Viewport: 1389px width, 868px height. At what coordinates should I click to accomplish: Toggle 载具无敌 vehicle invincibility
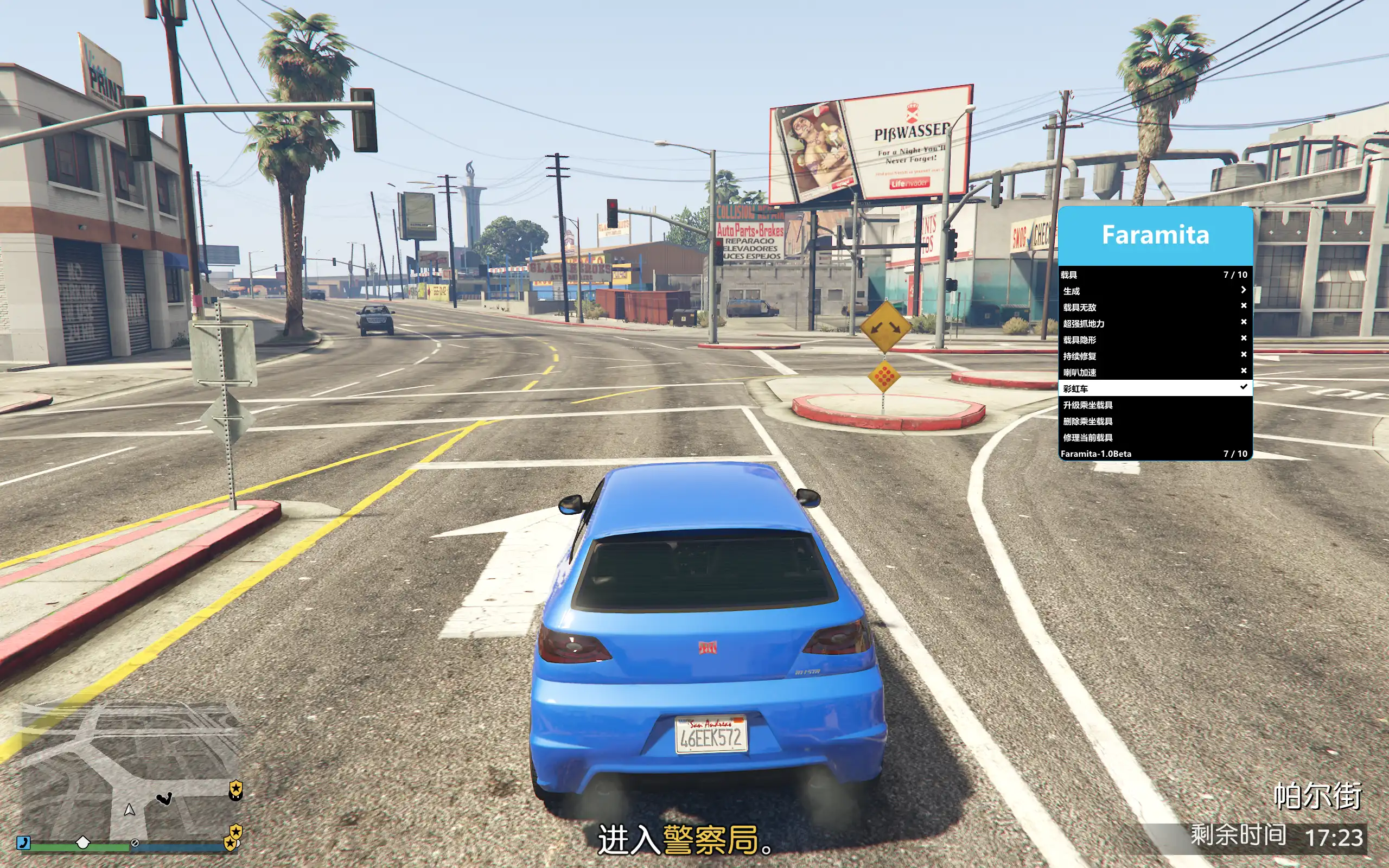tap(1154, 307)
